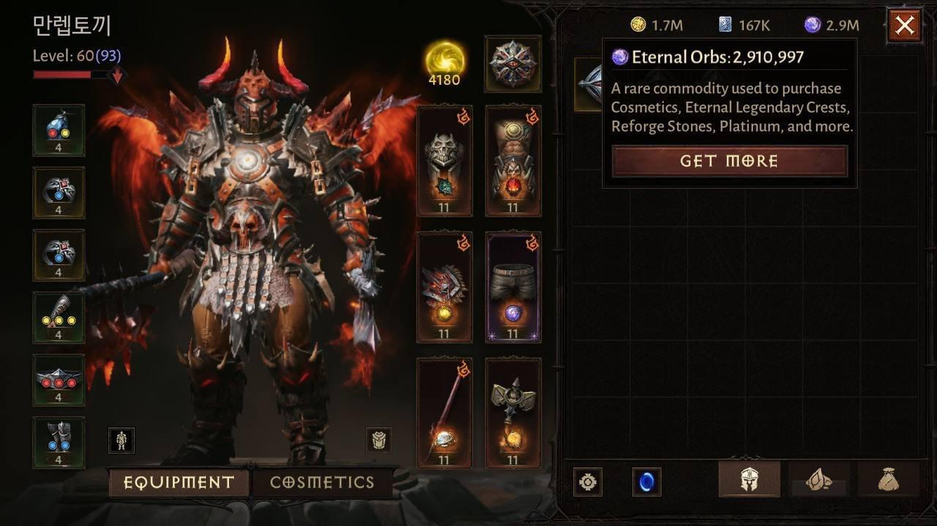Select the amulet slot with red and yellow gems
Screen dimensions: 937x526
[58, 130]
